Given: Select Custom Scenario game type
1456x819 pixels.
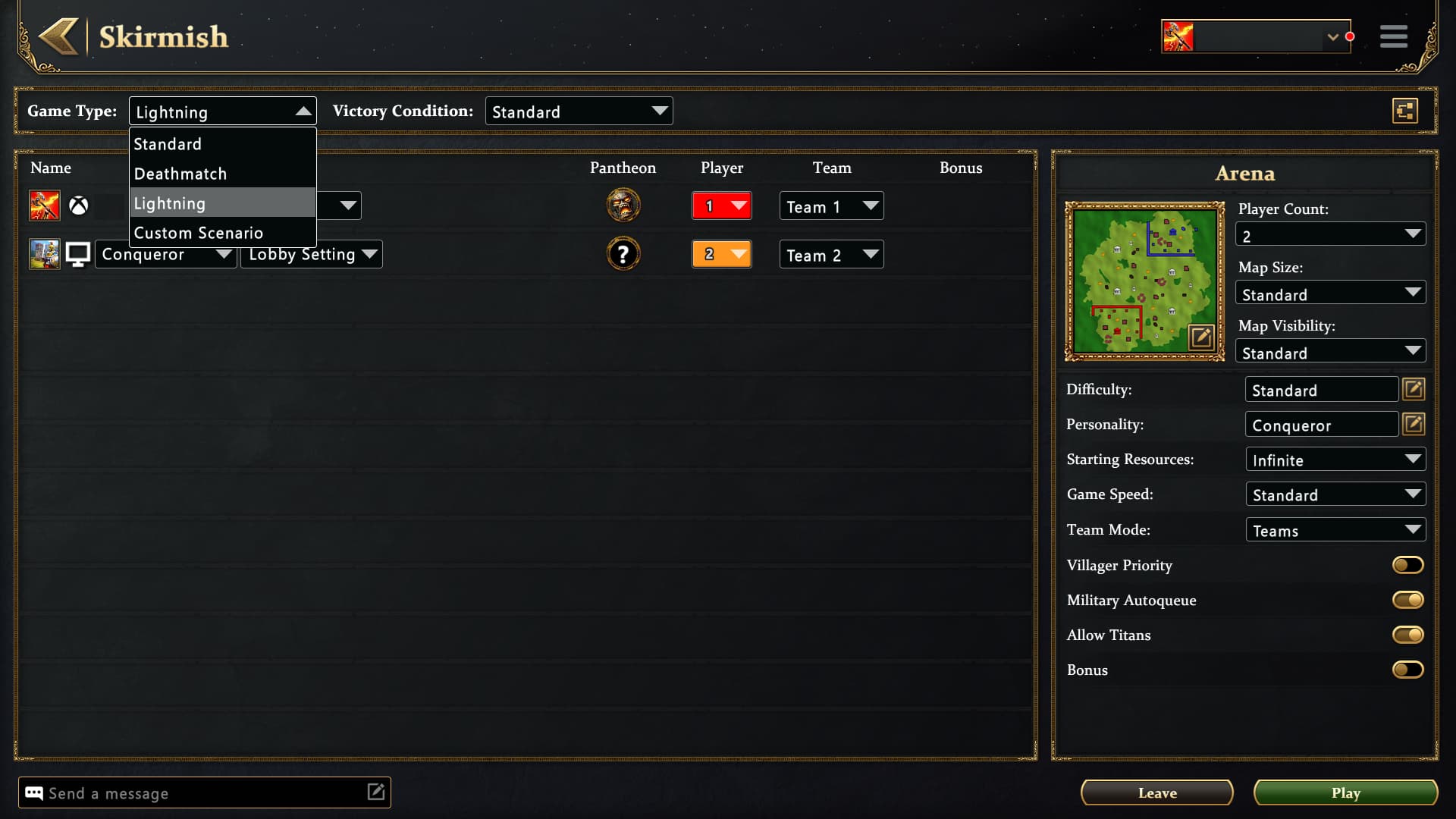Looking at the screenshot, I should (x=199, y=233).
